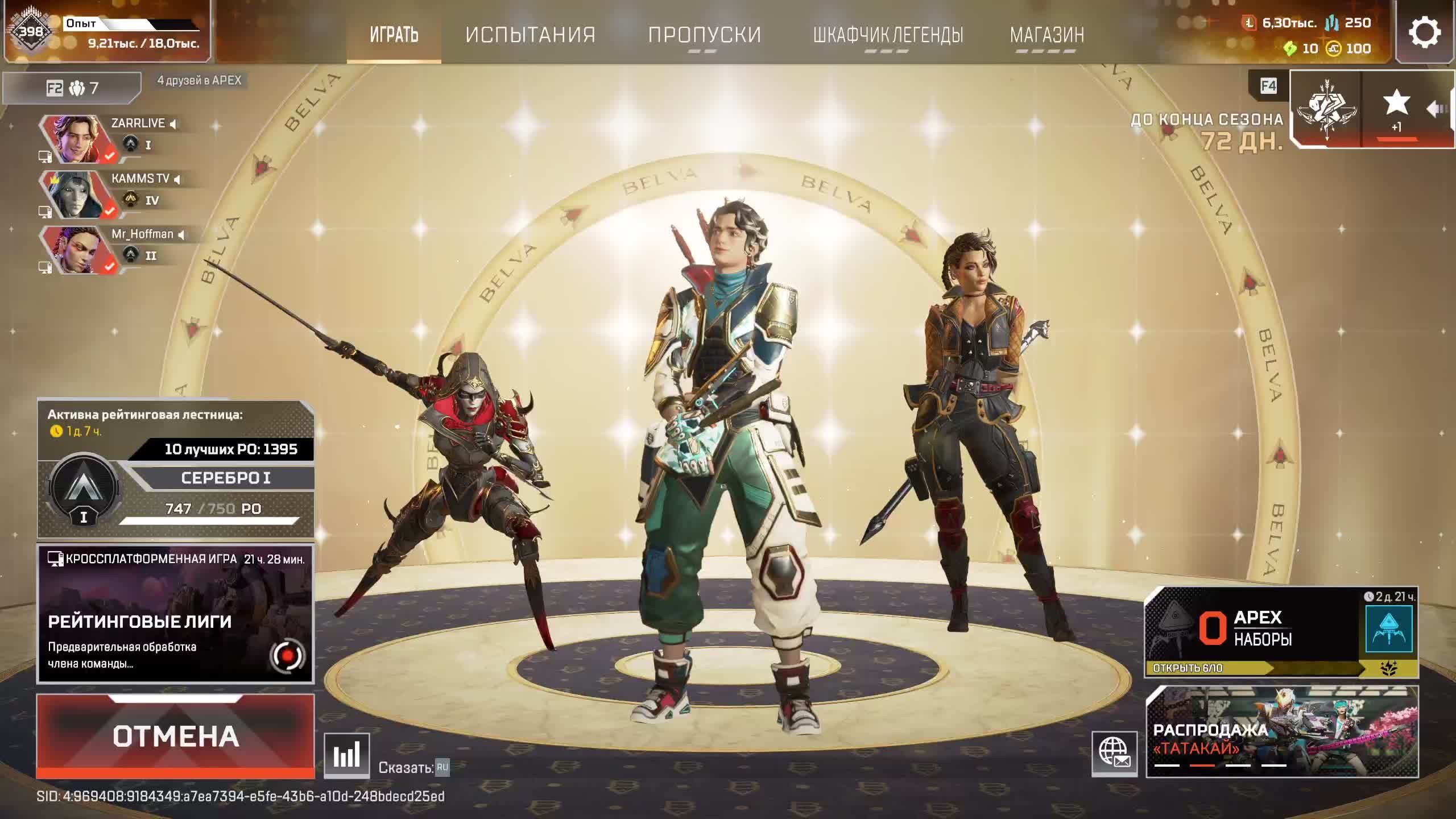
Task: Collapse the battle pass panel via side arrow
Action: coord(1434,108)
